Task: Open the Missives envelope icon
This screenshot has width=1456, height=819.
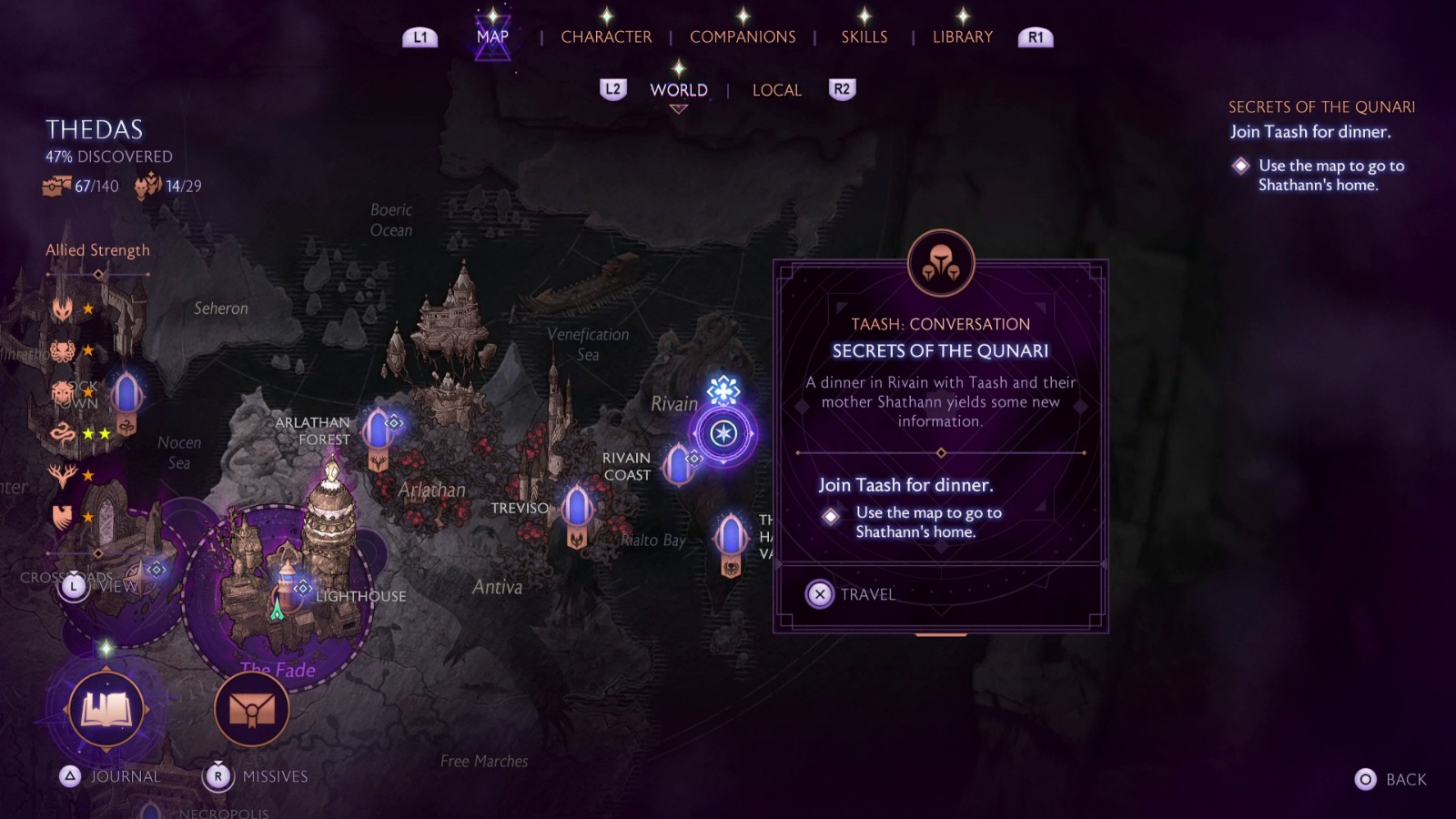Action: [x=252, y=709]
